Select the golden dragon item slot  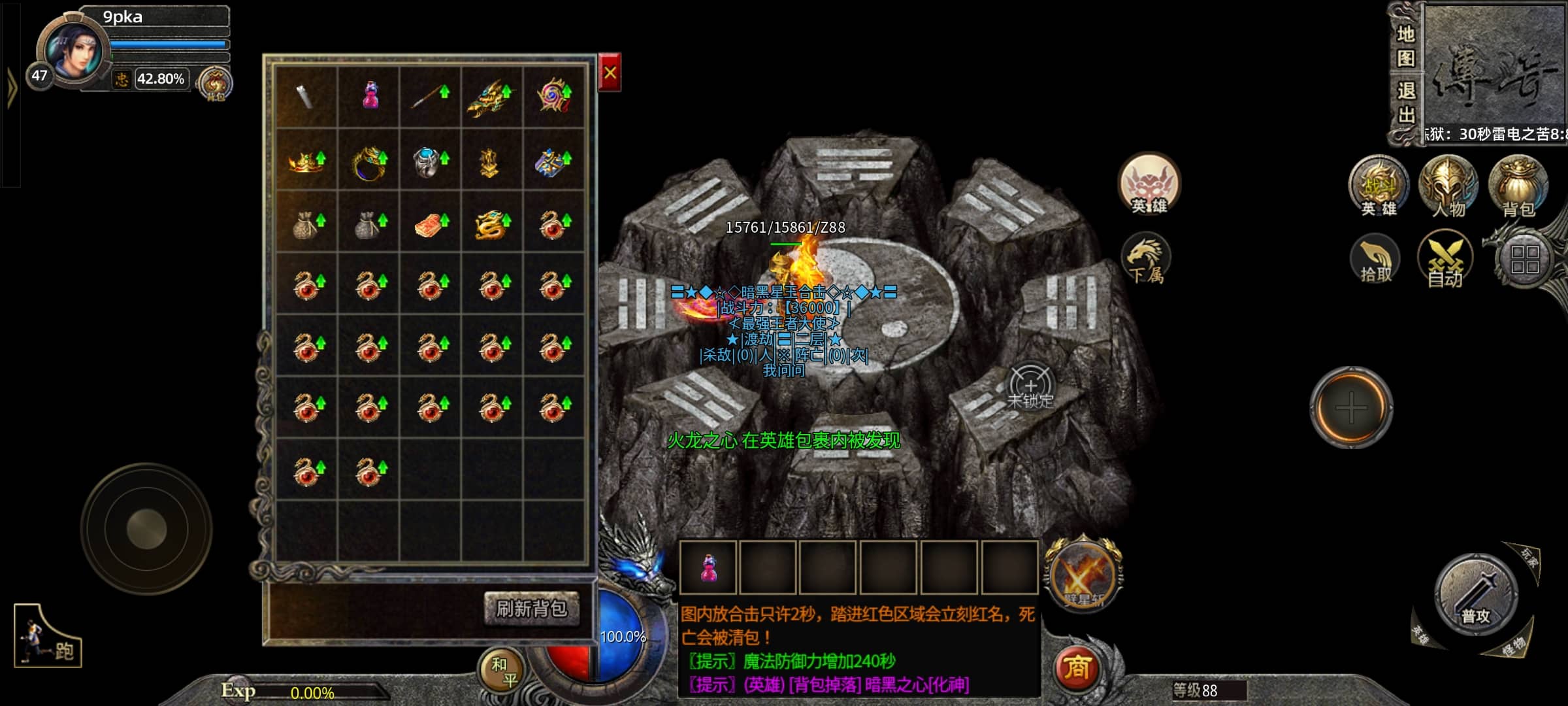(491, 224)
